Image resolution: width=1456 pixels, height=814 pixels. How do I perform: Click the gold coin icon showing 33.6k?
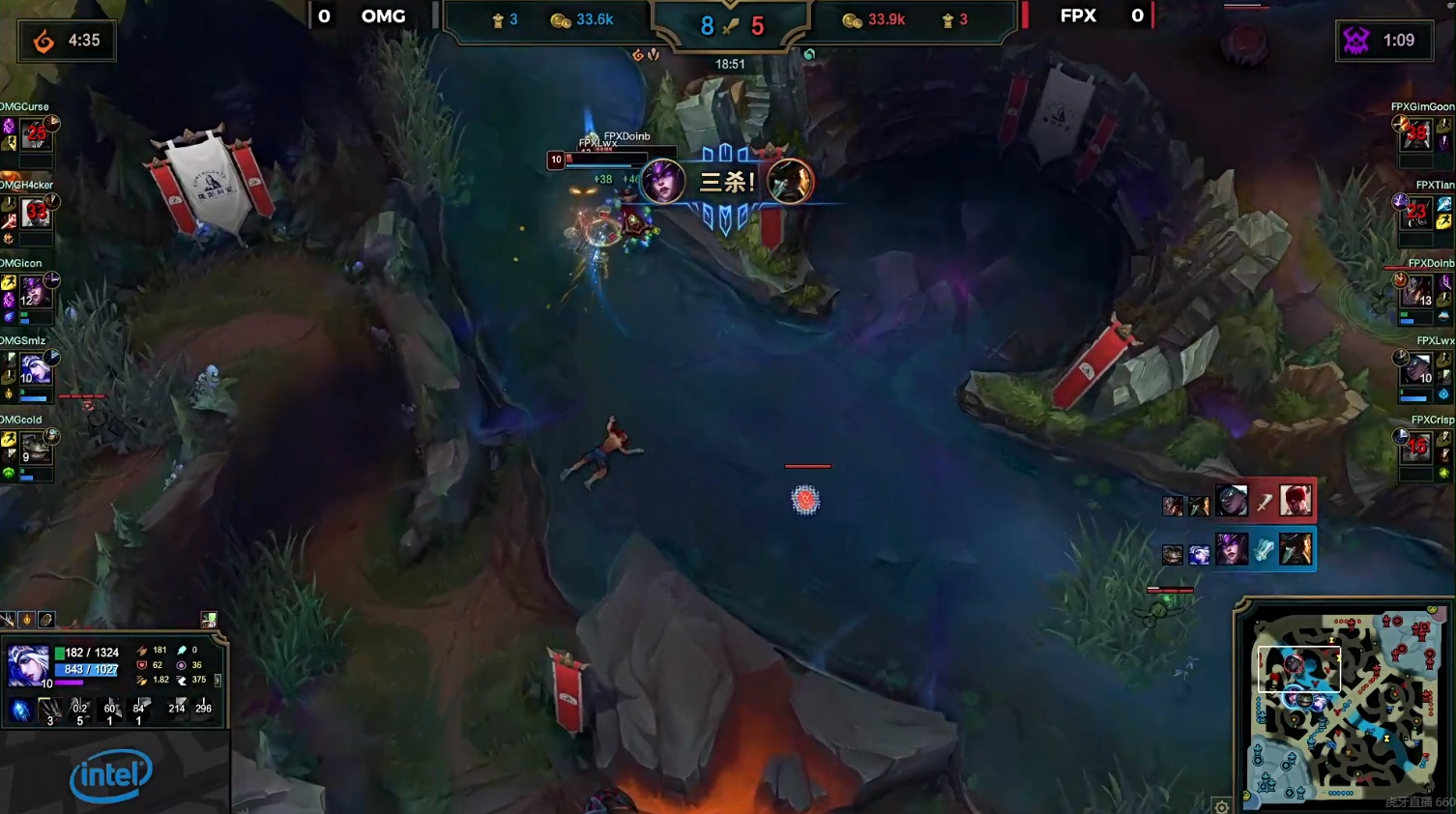(563, 17)
